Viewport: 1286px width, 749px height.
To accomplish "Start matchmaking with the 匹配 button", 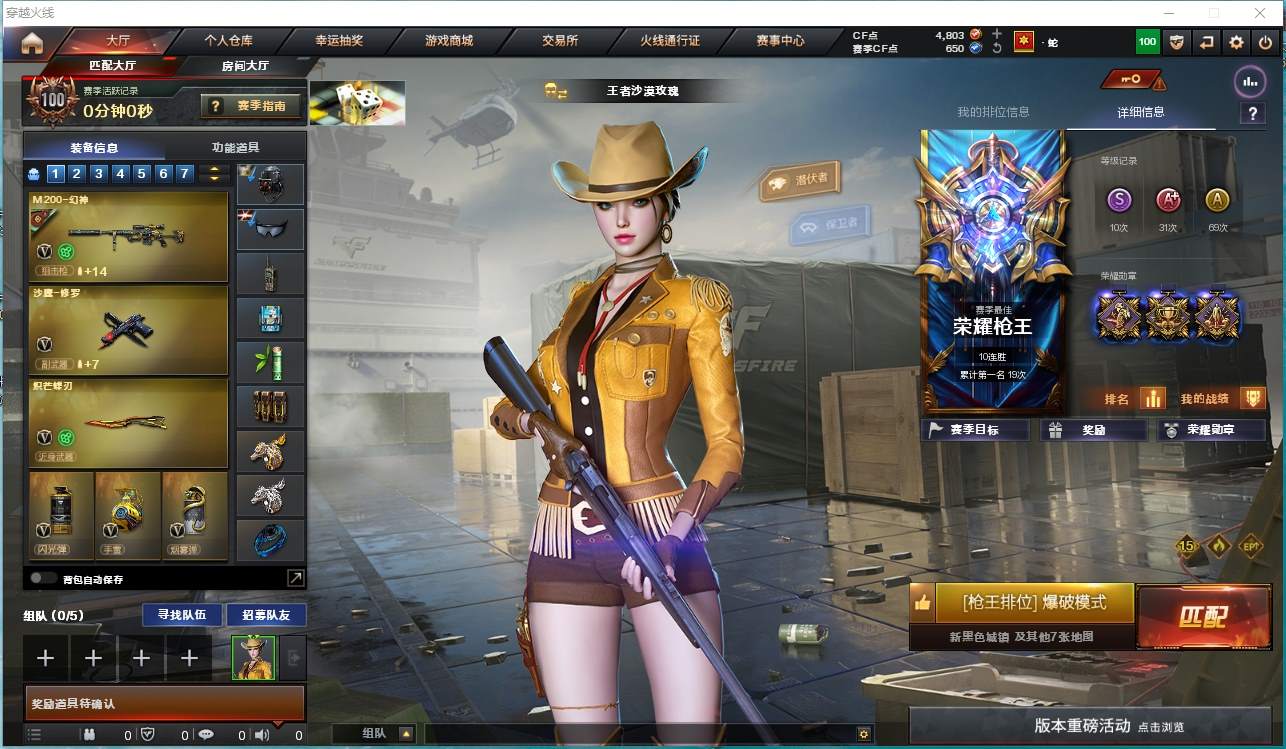I will 1202,617.
